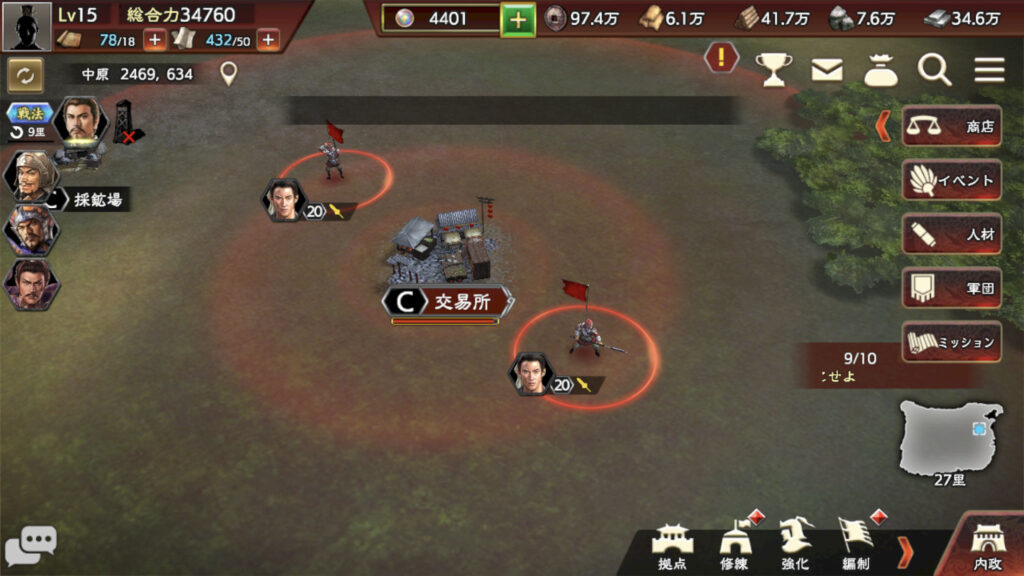Open the 拠点 base menu
Screen dimensions: 1024x576
point(673,546)
